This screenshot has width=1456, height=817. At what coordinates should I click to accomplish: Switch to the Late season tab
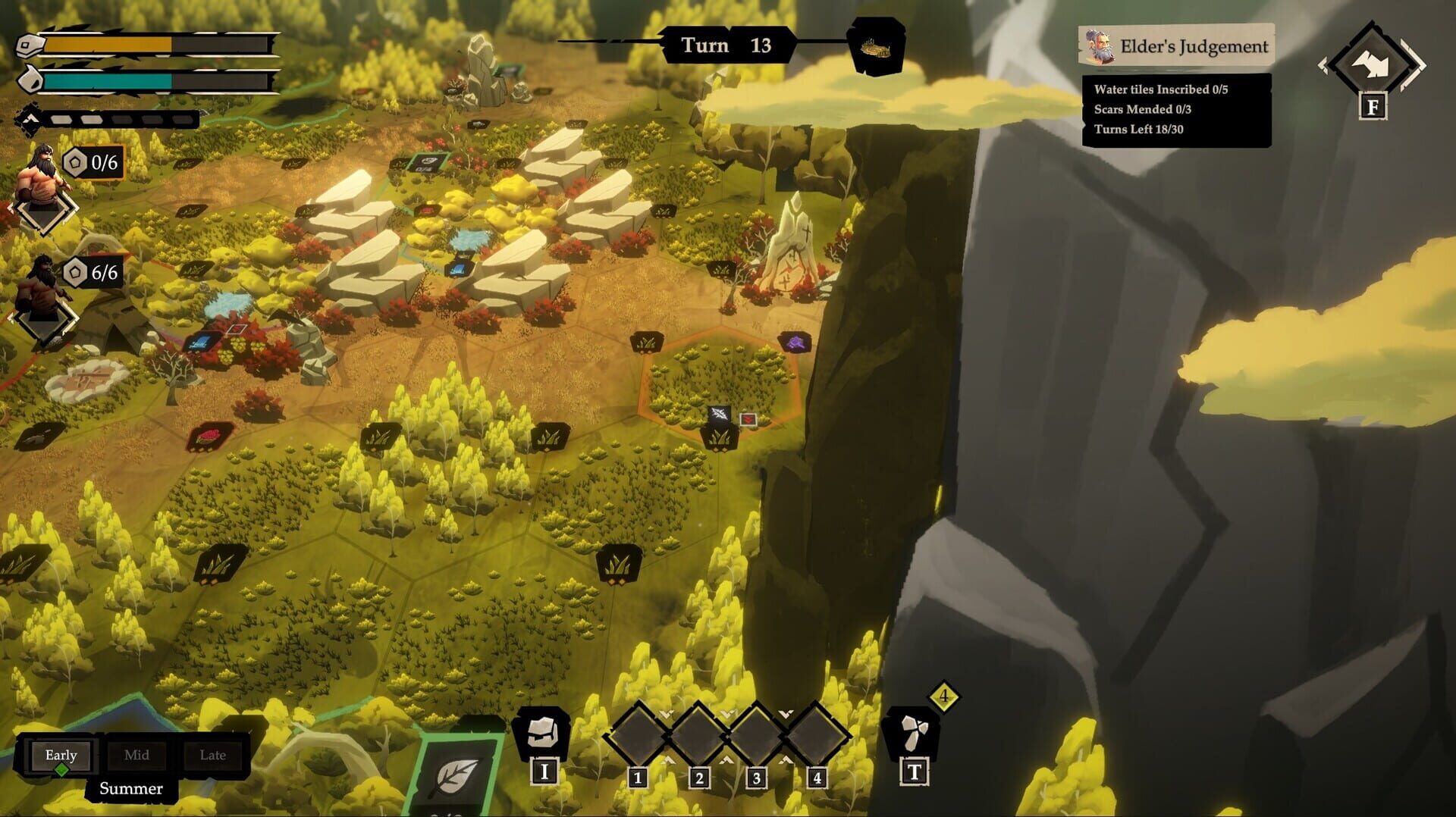[213, 755]
